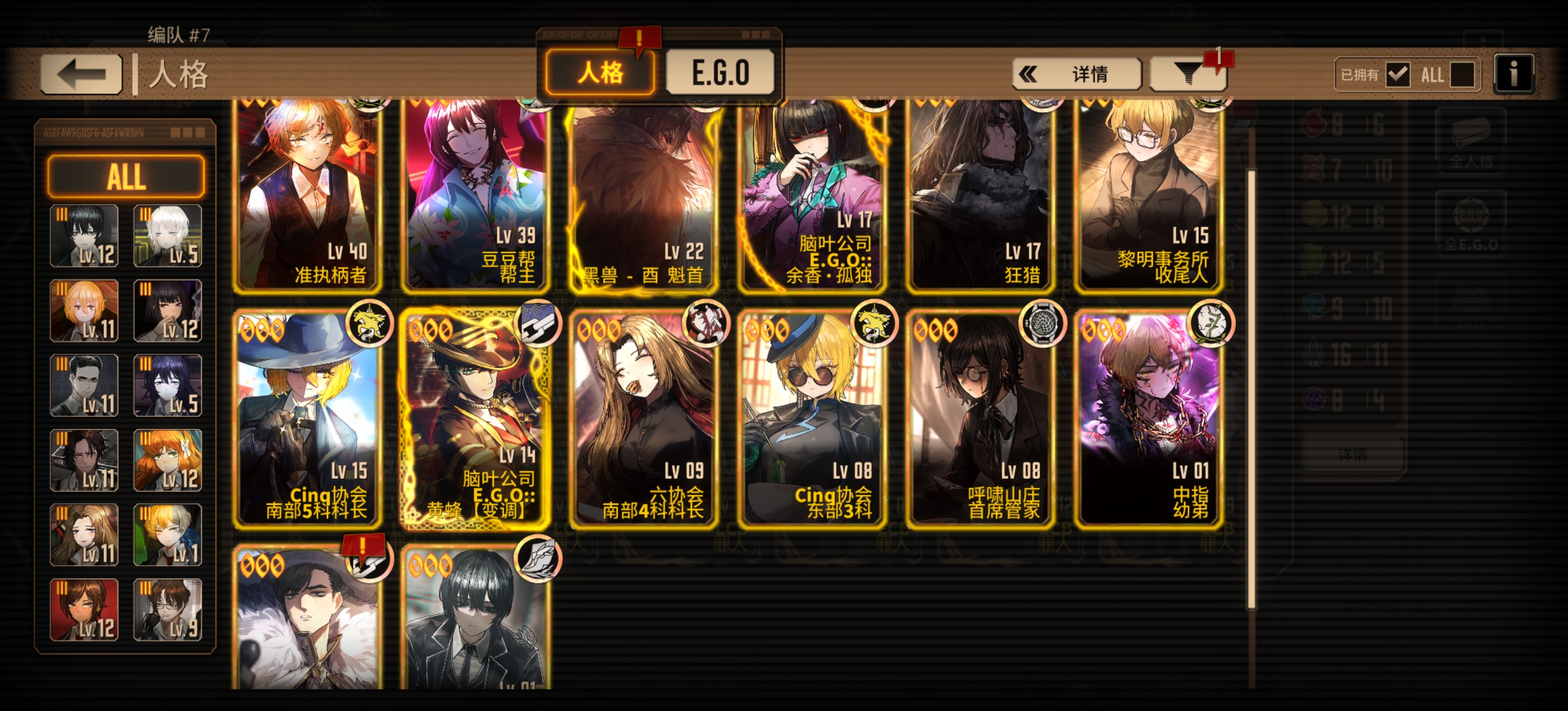
Task: Uncheck the 已拥有 owned filter checkbox
Action: click(1398, 76)
